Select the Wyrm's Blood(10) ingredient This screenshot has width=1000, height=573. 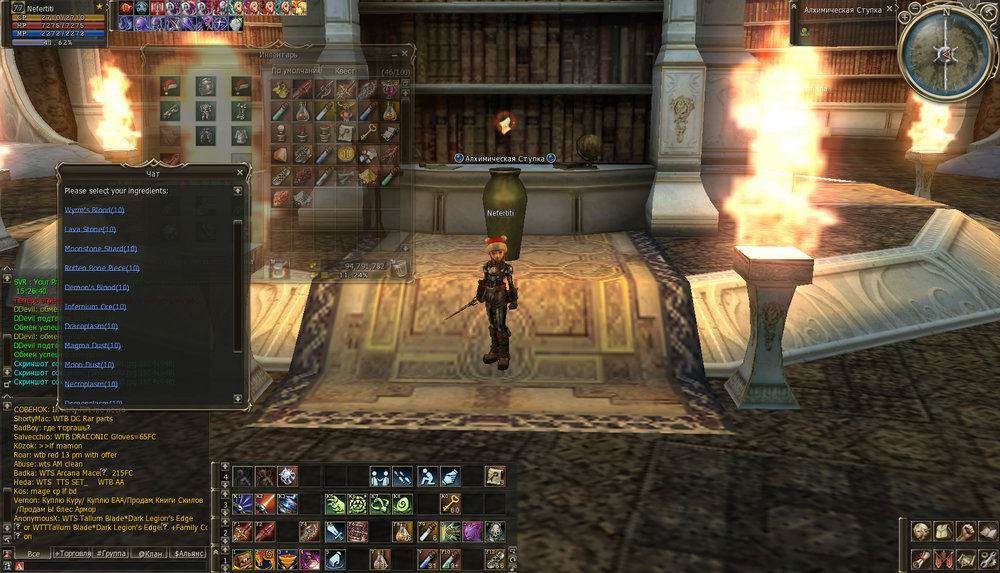(94, 210)
